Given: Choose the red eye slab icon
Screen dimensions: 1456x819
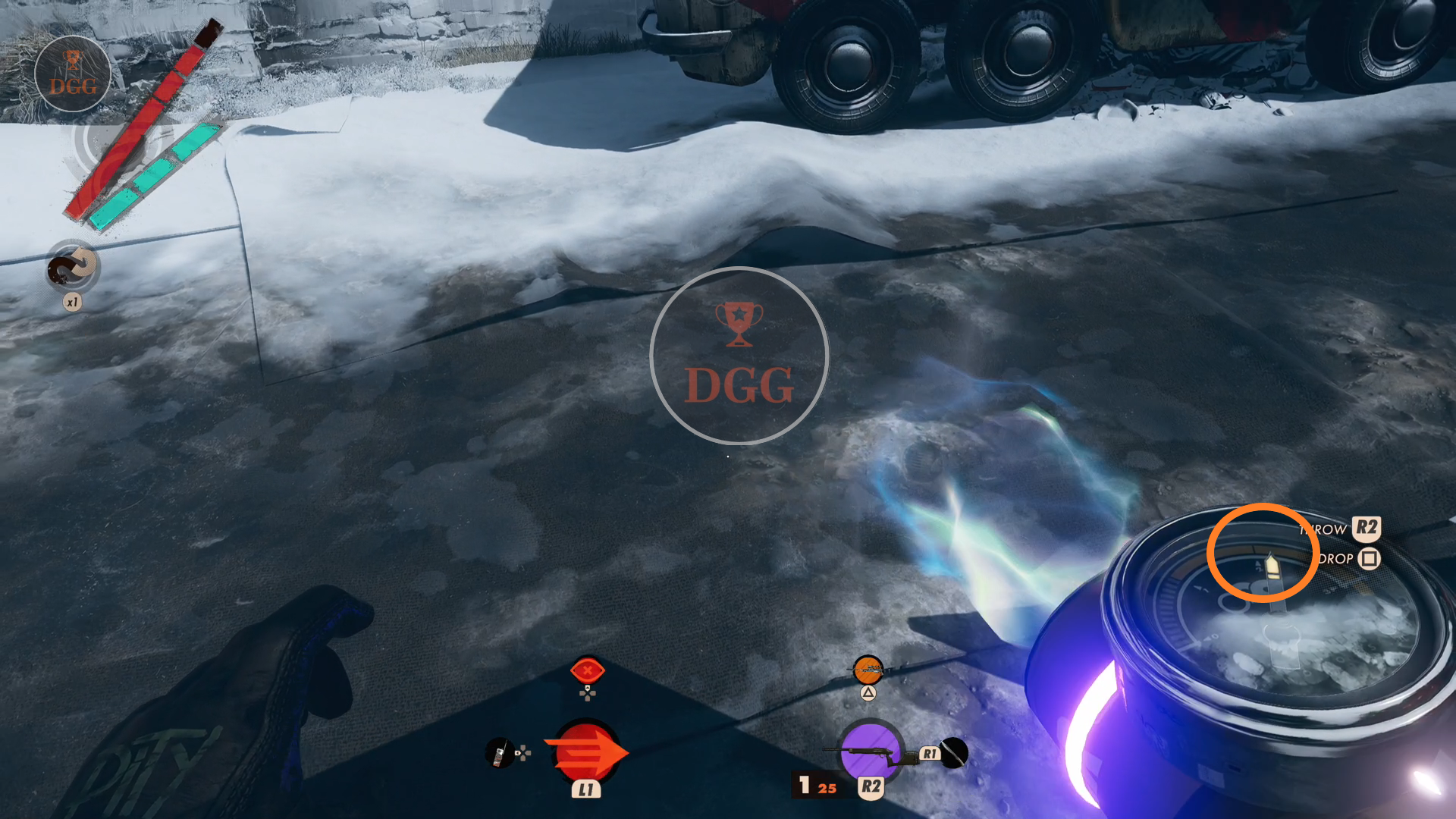Looking at the screenshot, I should [x=587, y=670].
